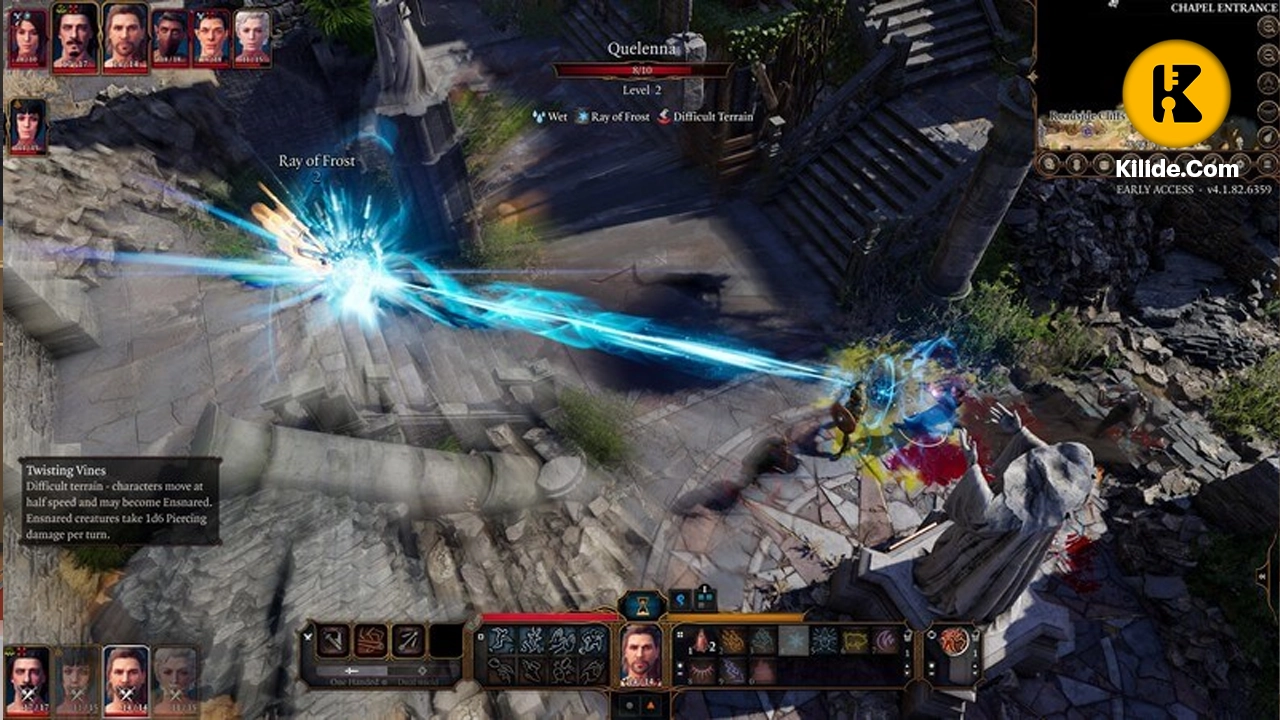Screen dimensions: 1280x720
Task: Click the up arrow stepper beside spell slot one
Action: click(x=906, y=664)
